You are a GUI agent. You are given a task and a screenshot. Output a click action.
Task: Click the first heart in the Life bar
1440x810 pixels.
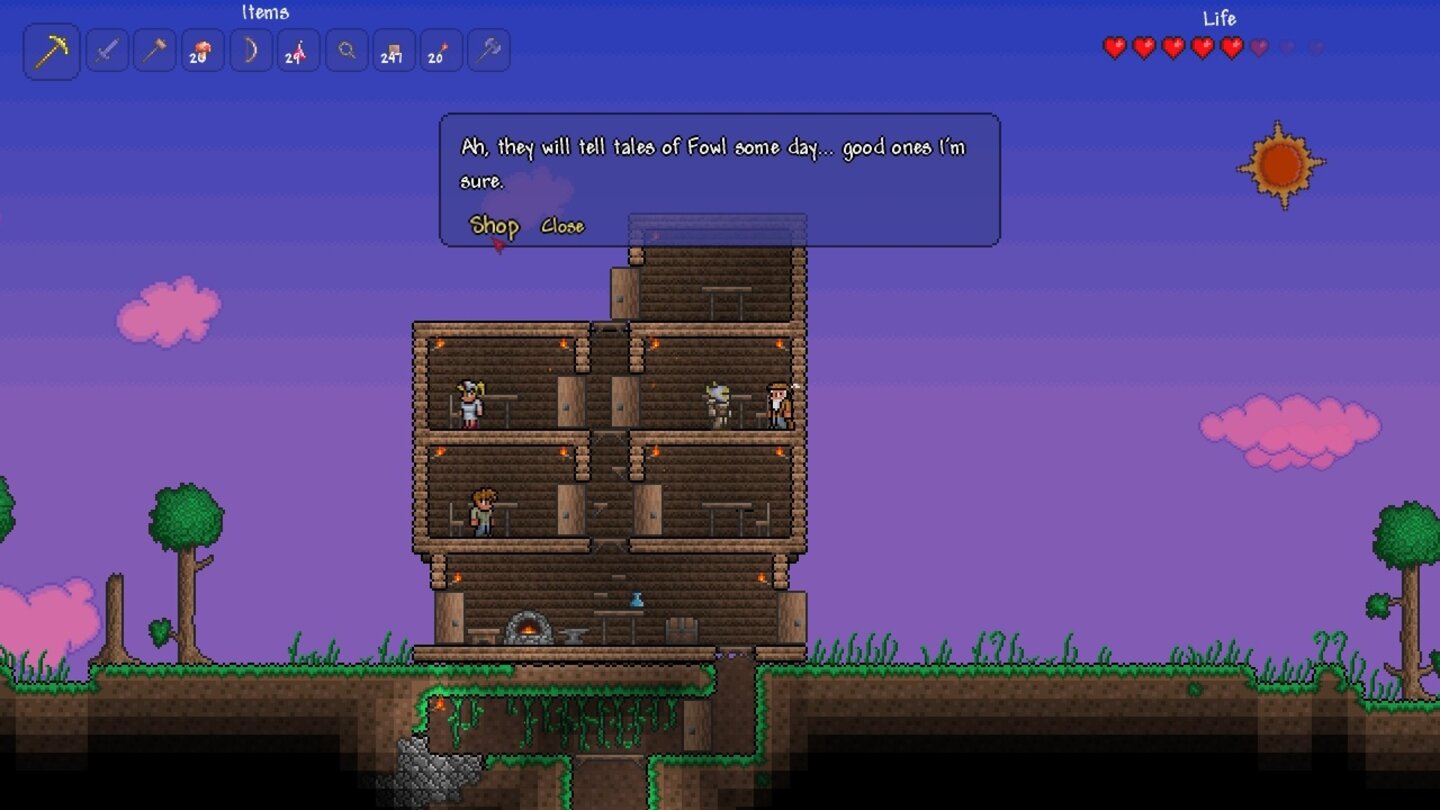coord(1113,45)
